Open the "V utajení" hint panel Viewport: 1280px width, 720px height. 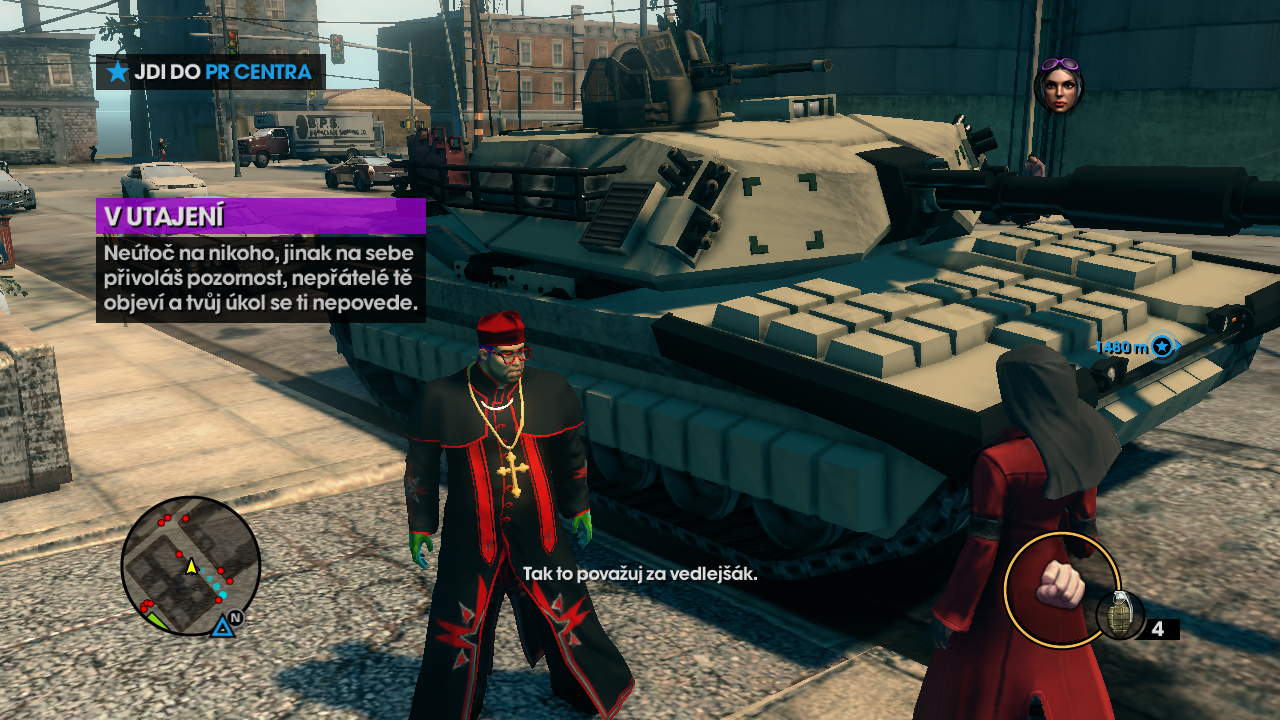tap(261, 260)
